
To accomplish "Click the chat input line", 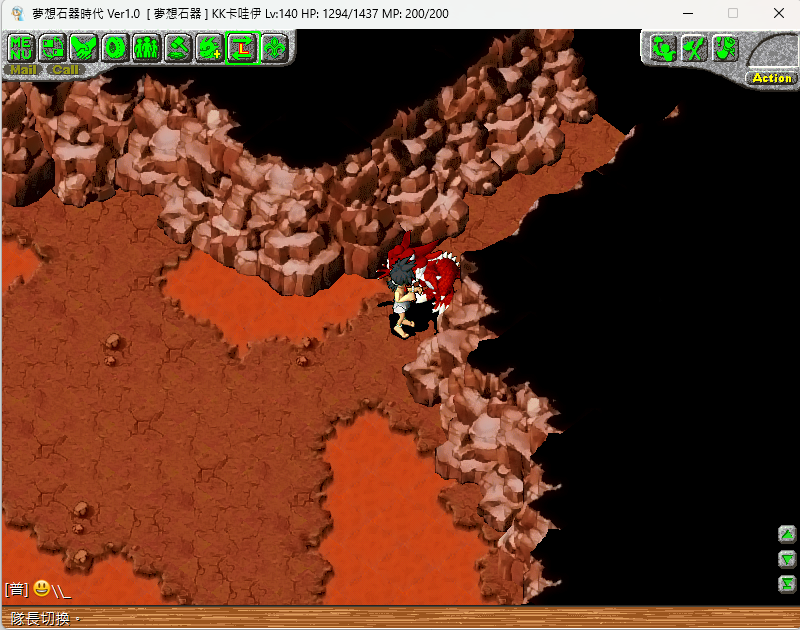I will coord(300,590).
